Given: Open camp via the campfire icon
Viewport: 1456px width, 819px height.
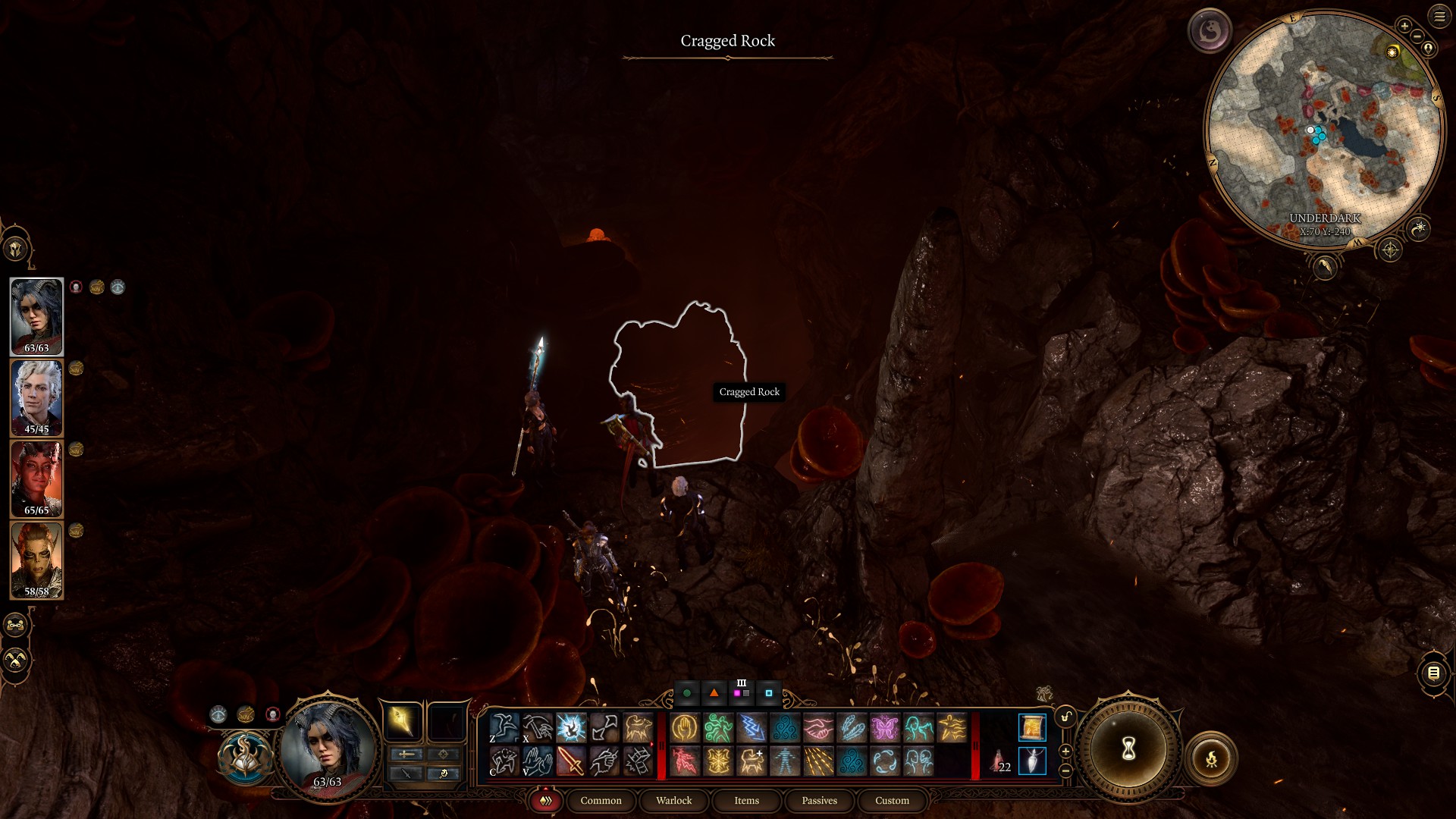Looking at the screenshot, I should click(x=1213, y=759).
